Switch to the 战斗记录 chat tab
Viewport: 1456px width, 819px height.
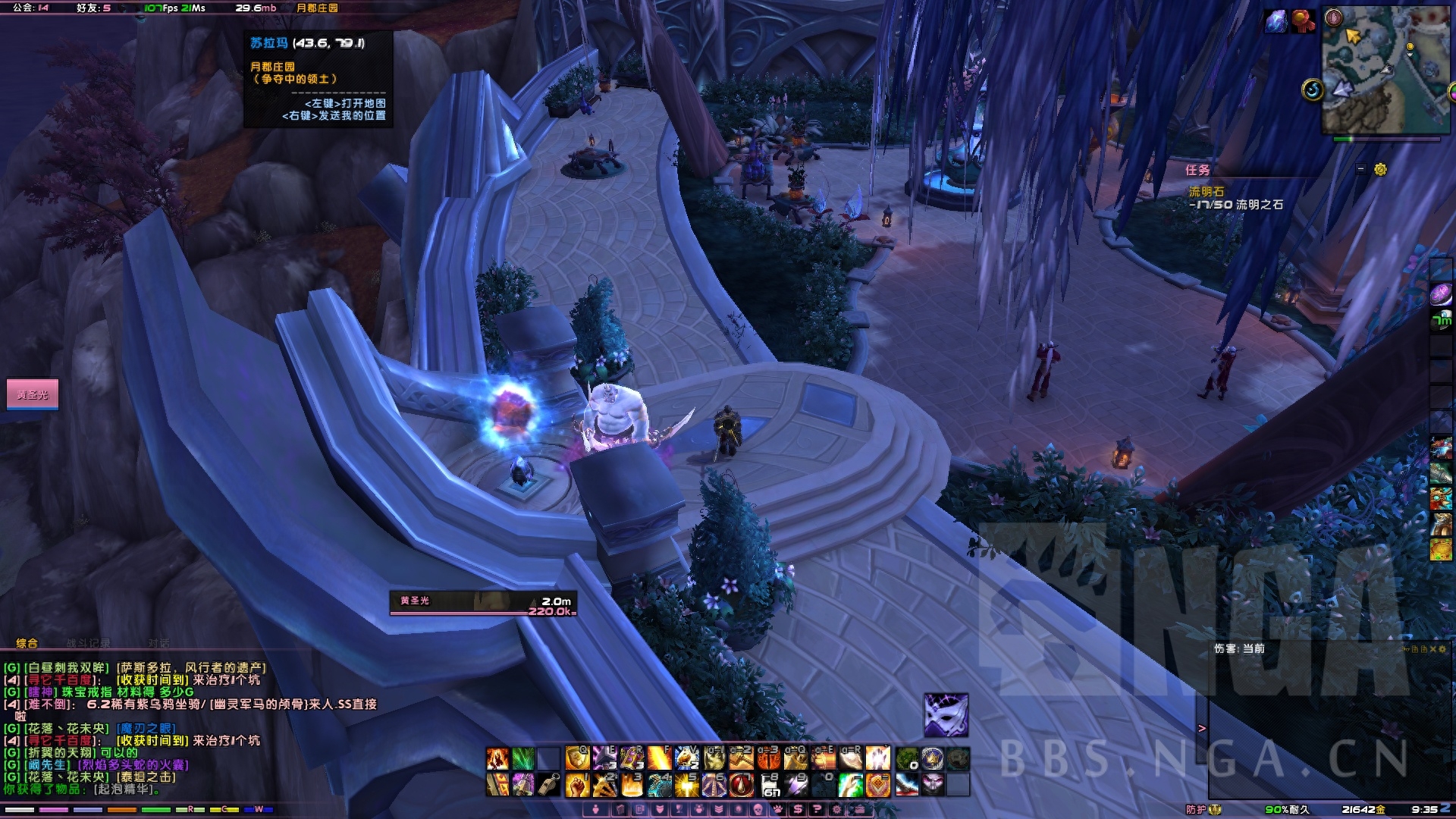pos(88,643)
